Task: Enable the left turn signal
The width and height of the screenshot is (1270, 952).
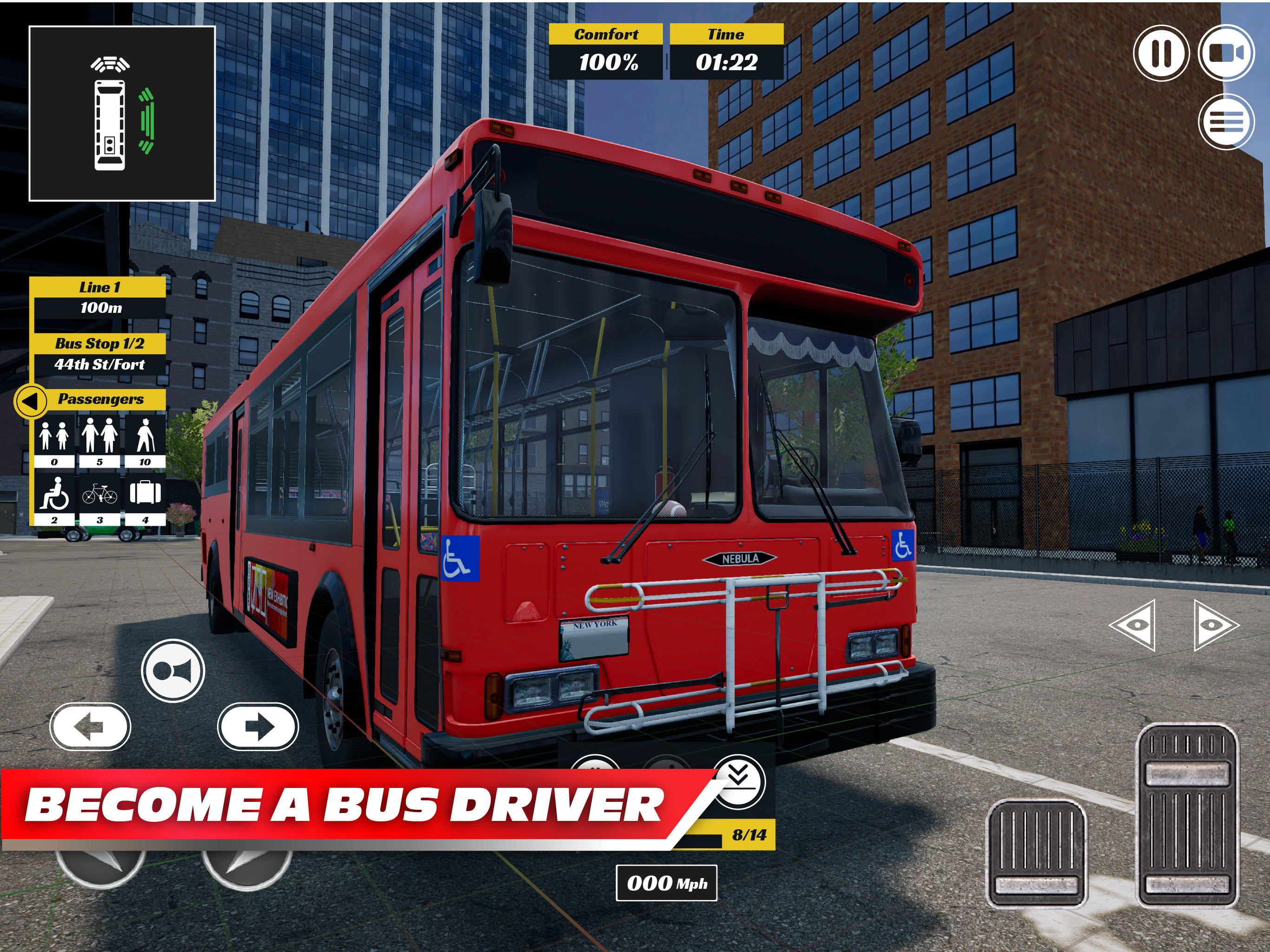Action: pyautogui.click(x=90, y=727)
